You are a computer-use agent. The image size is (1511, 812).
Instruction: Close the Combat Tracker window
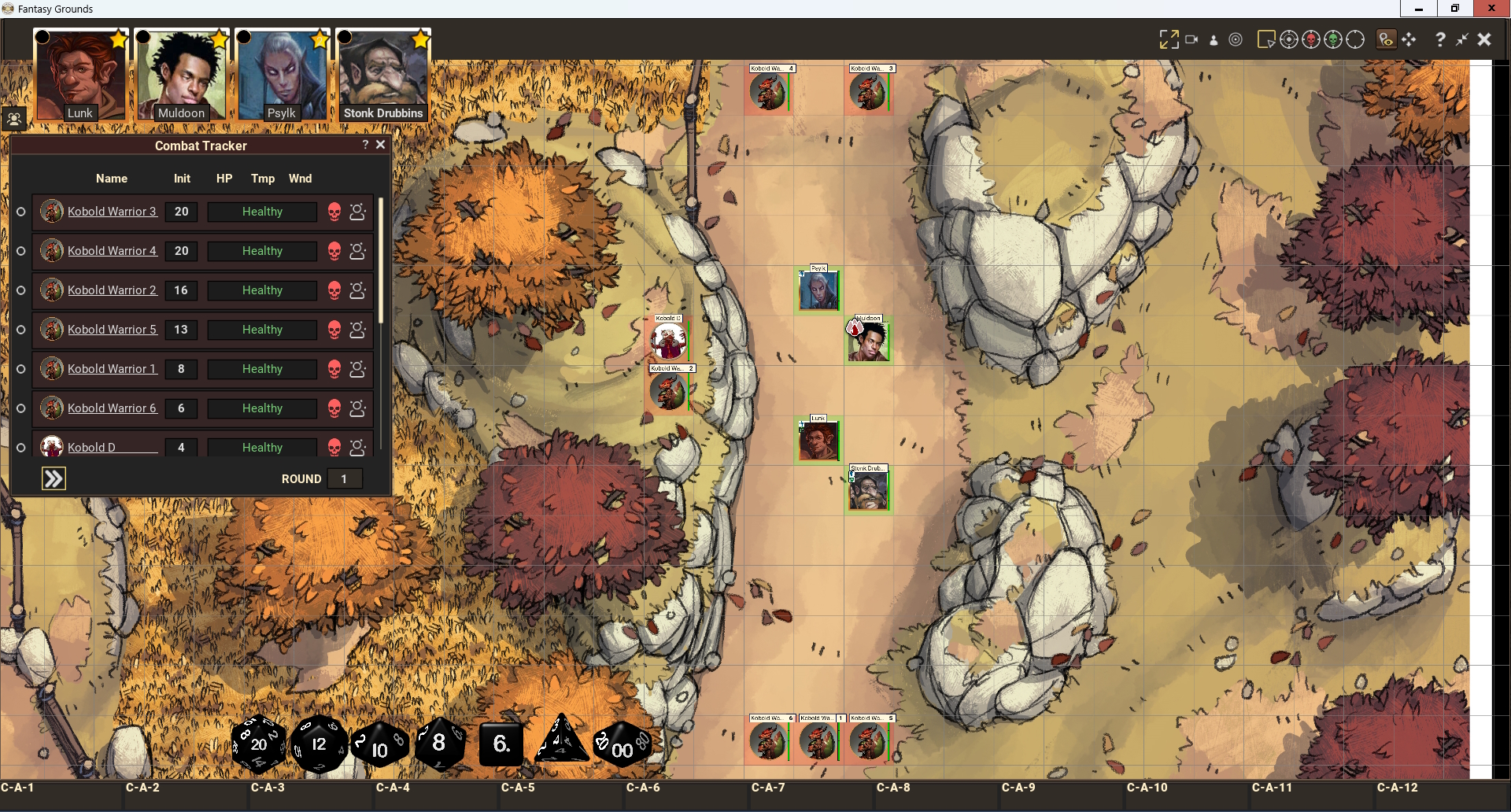[x=381, y=145]
